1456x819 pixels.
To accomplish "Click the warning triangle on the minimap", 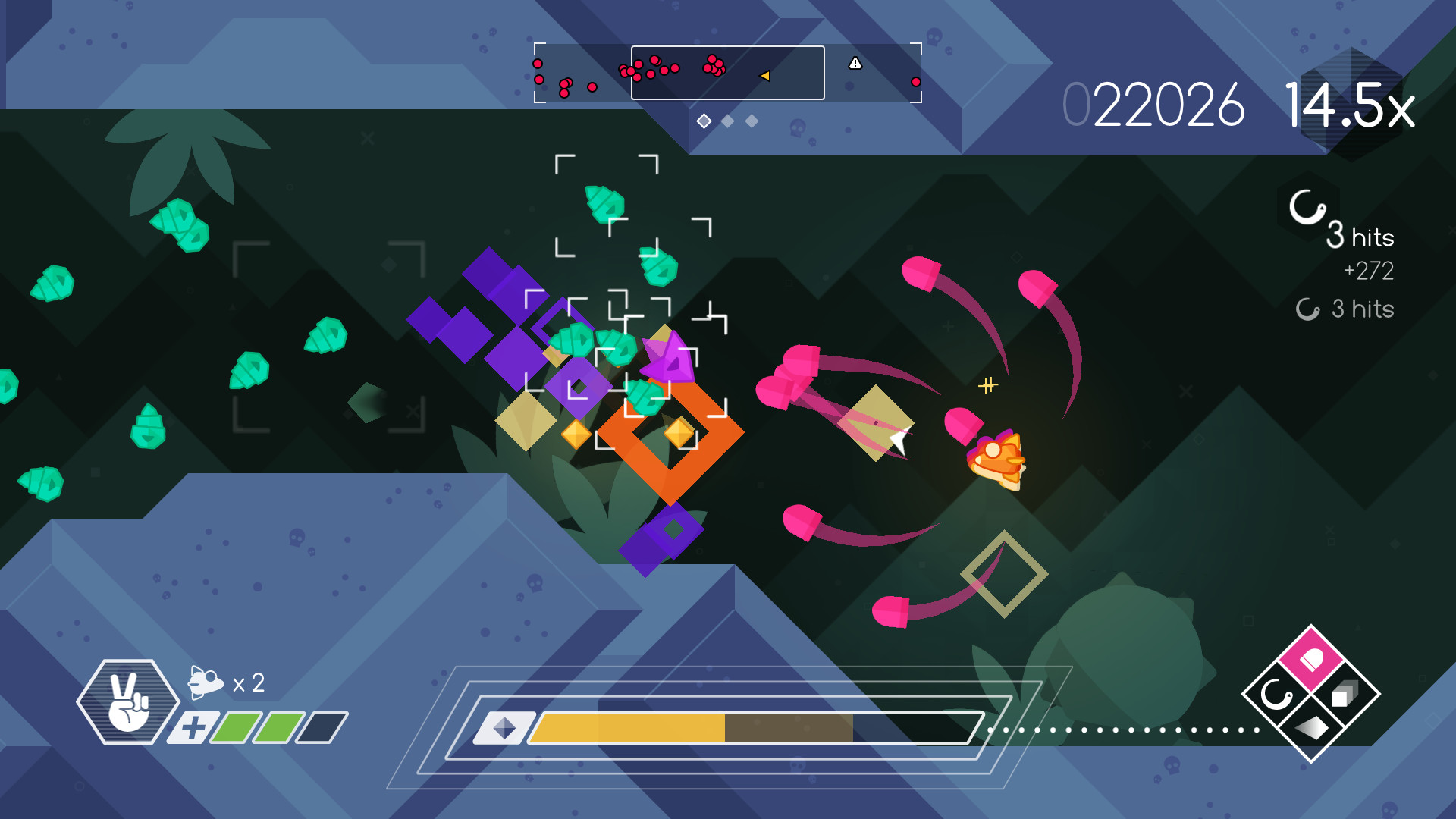I will click(x=857, y=64).
